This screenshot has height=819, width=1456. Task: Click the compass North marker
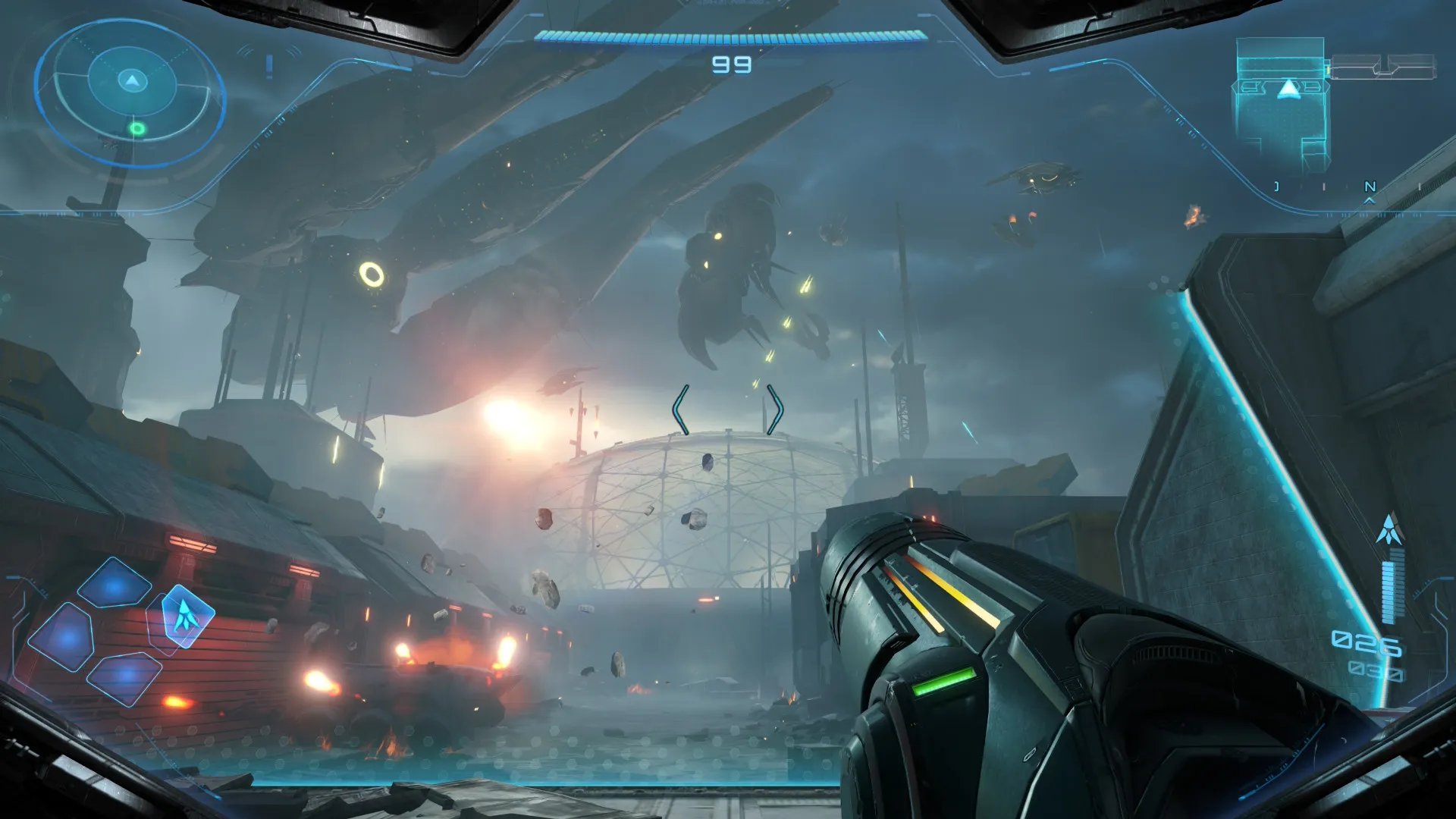(1370, 187)
